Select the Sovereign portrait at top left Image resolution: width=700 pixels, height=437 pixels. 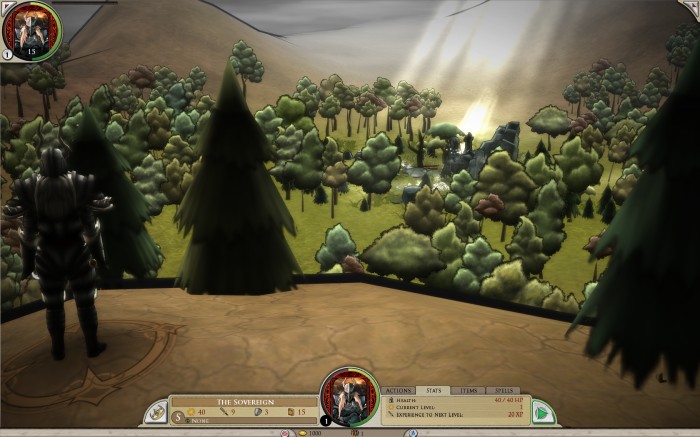(31, 30)
